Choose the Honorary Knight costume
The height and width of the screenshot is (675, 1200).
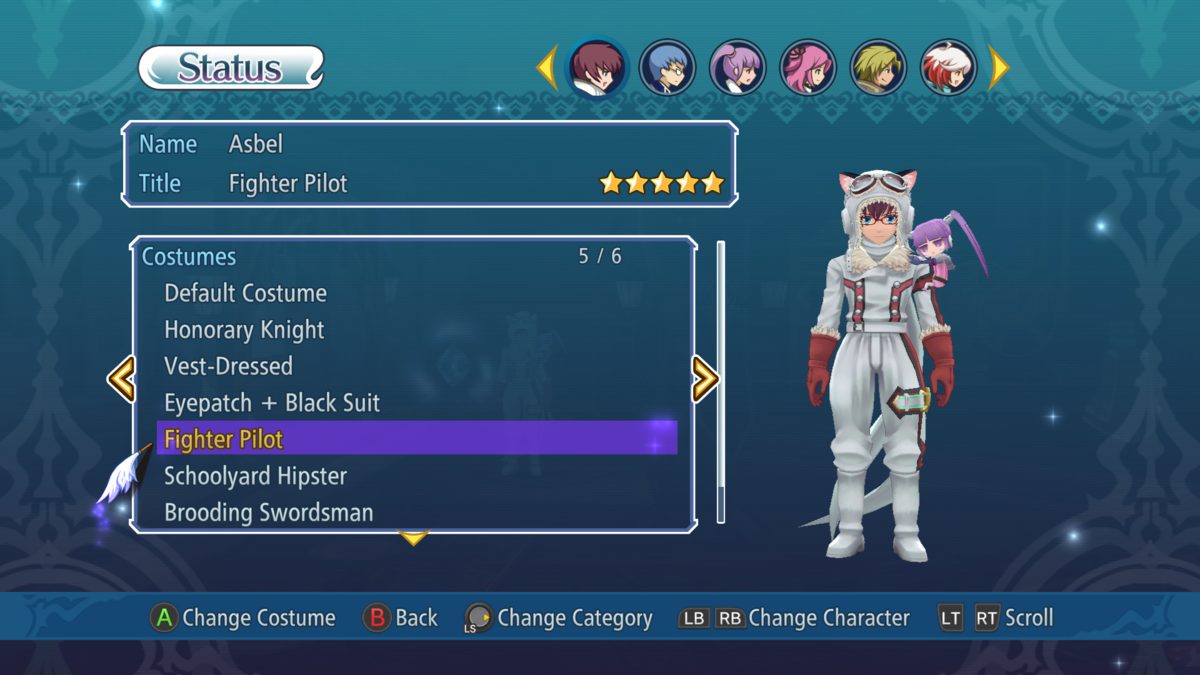(x=244, y=330)
